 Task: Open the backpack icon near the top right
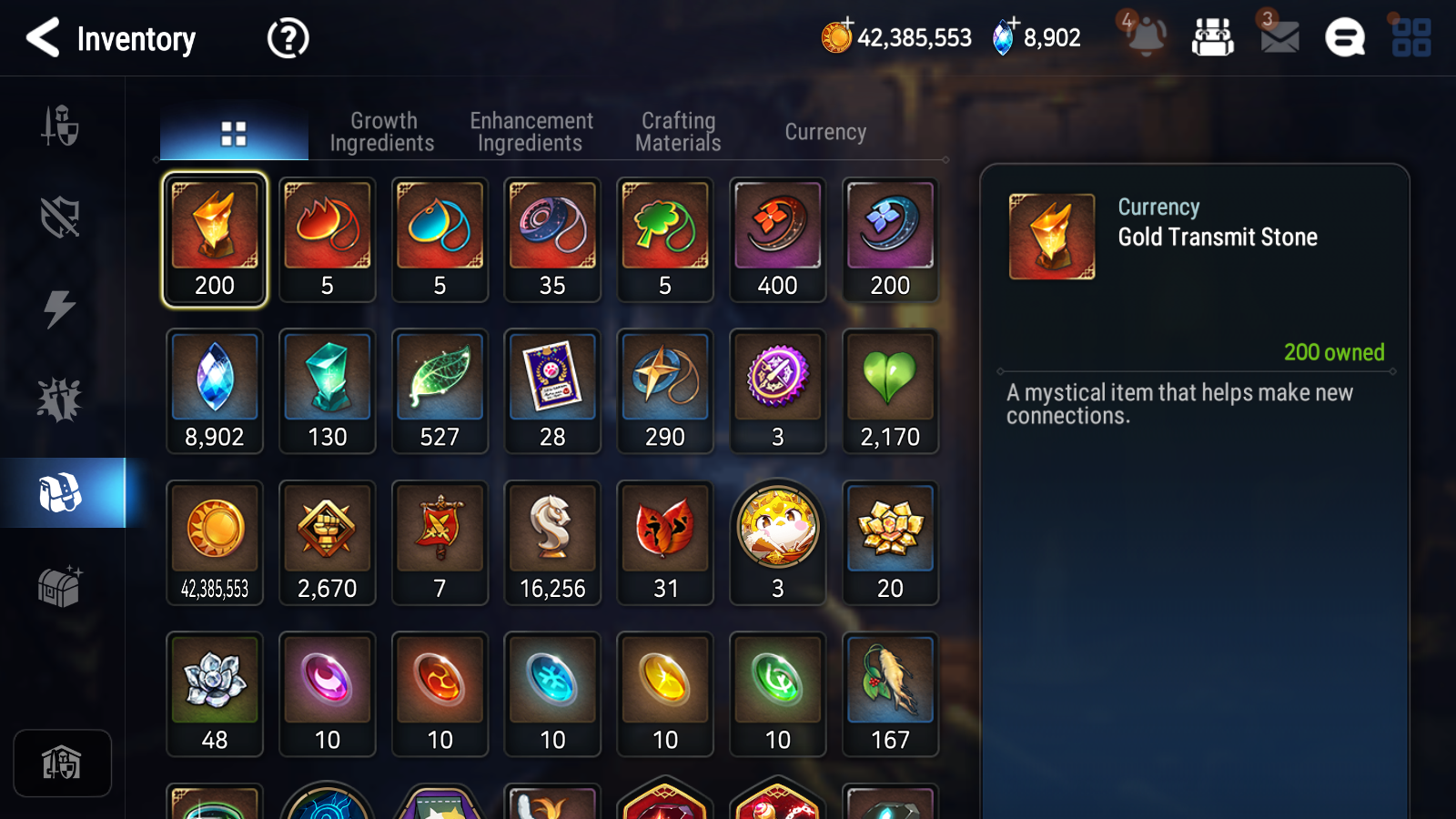tap(1214, 38)
